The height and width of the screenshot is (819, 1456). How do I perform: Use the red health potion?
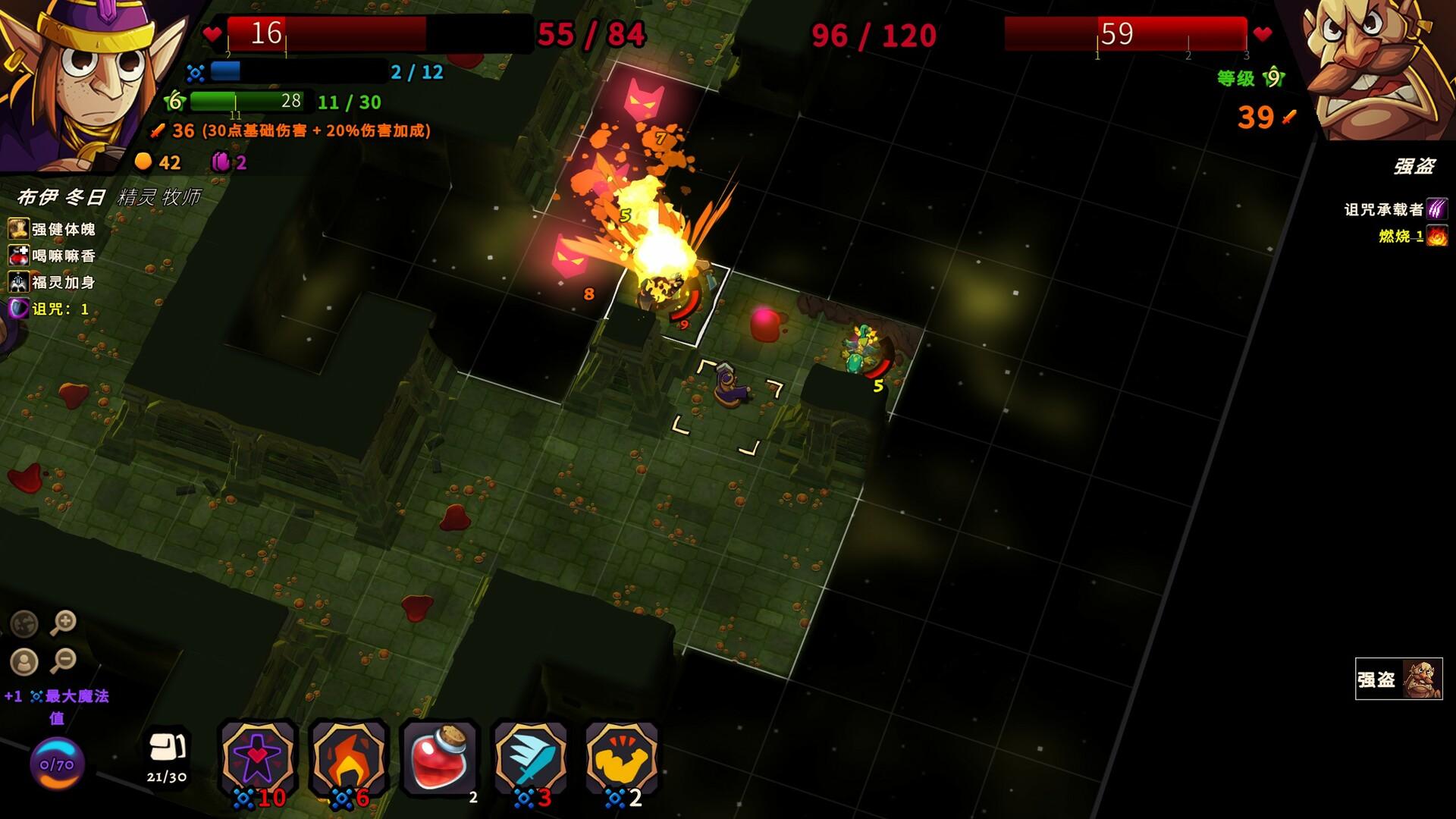(440, 757)
